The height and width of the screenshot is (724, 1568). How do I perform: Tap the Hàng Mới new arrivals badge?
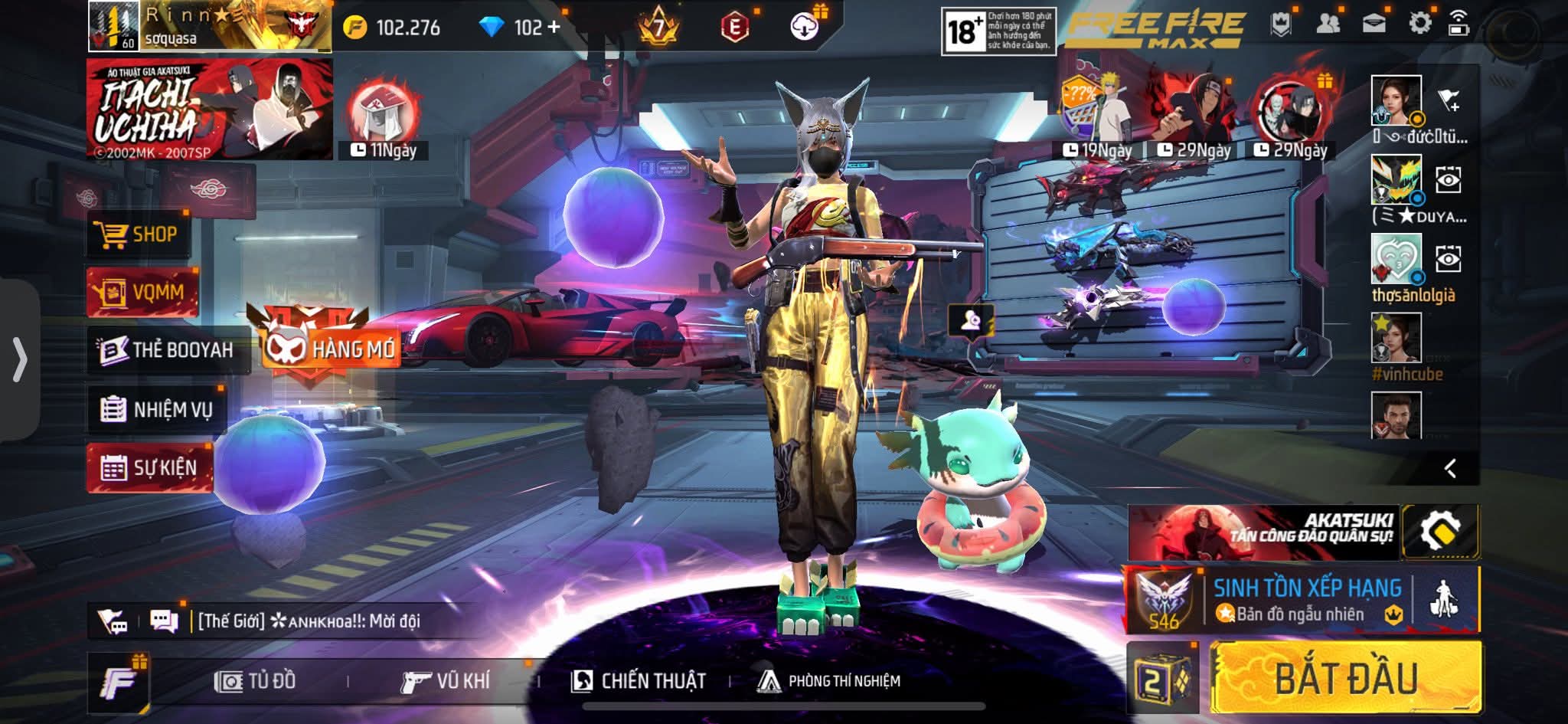tap(330, 349)
